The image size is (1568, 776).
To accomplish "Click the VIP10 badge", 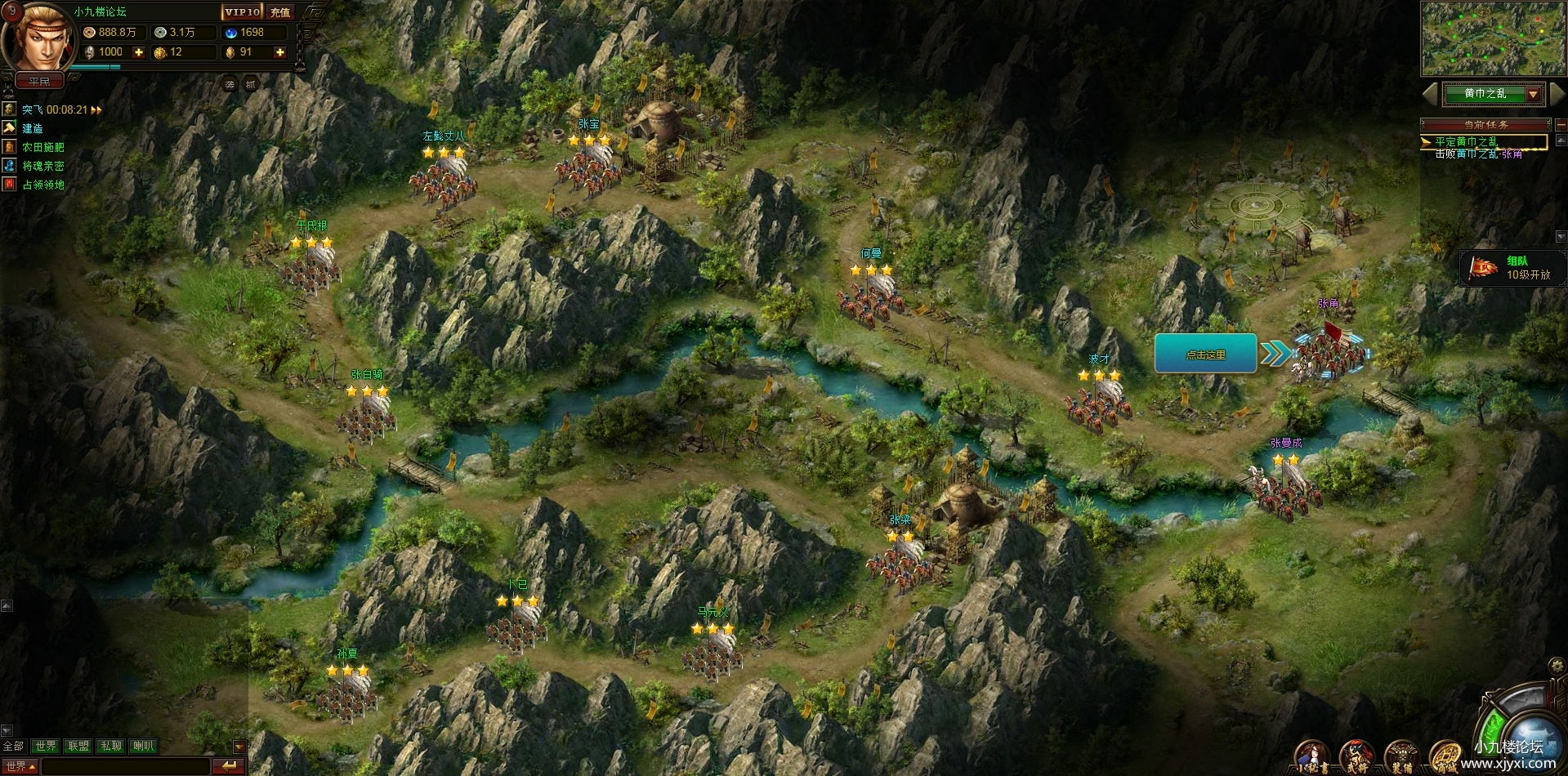I will click(x=243, y=12).
